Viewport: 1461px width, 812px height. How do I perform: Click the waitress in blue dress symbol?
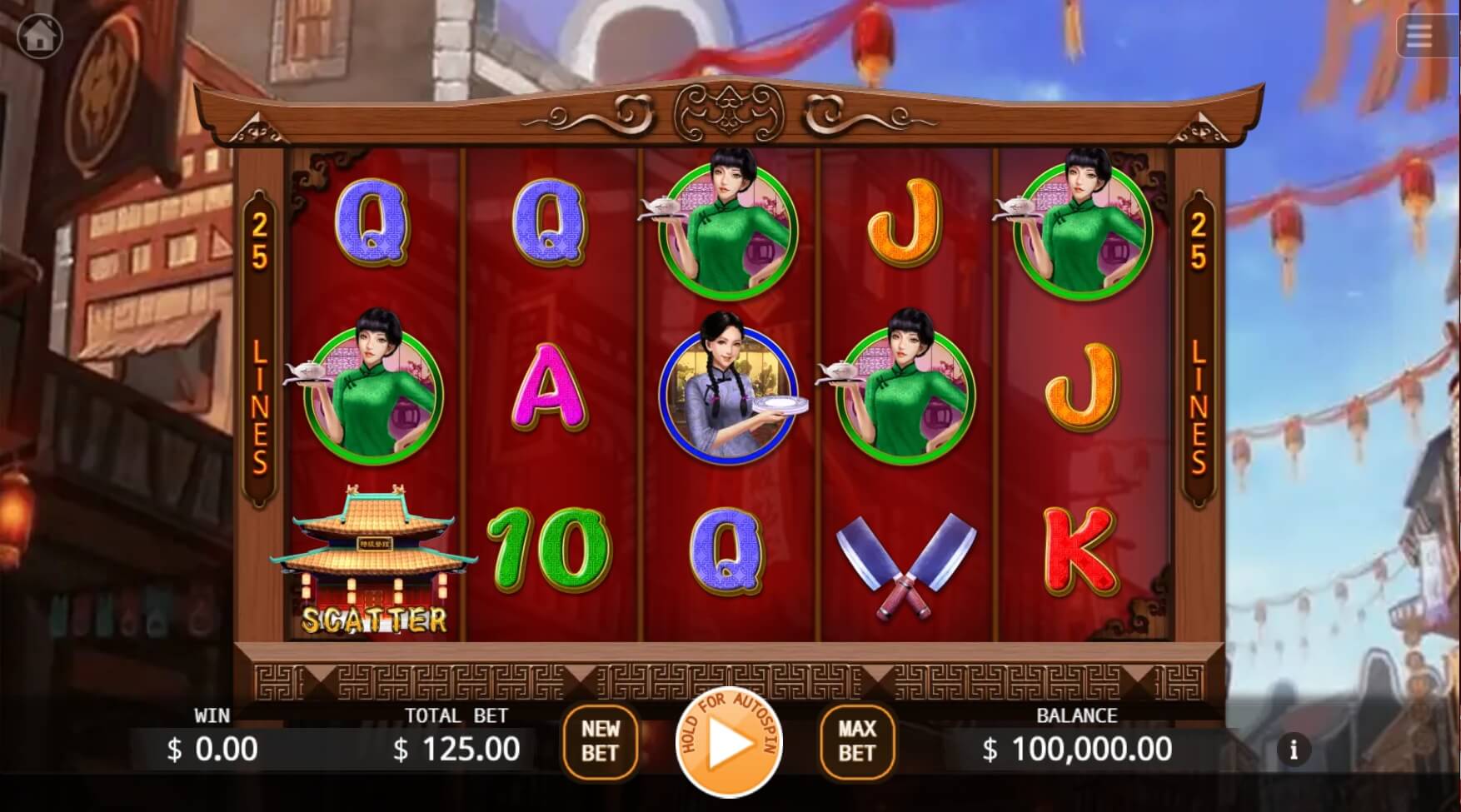point(728,391)
